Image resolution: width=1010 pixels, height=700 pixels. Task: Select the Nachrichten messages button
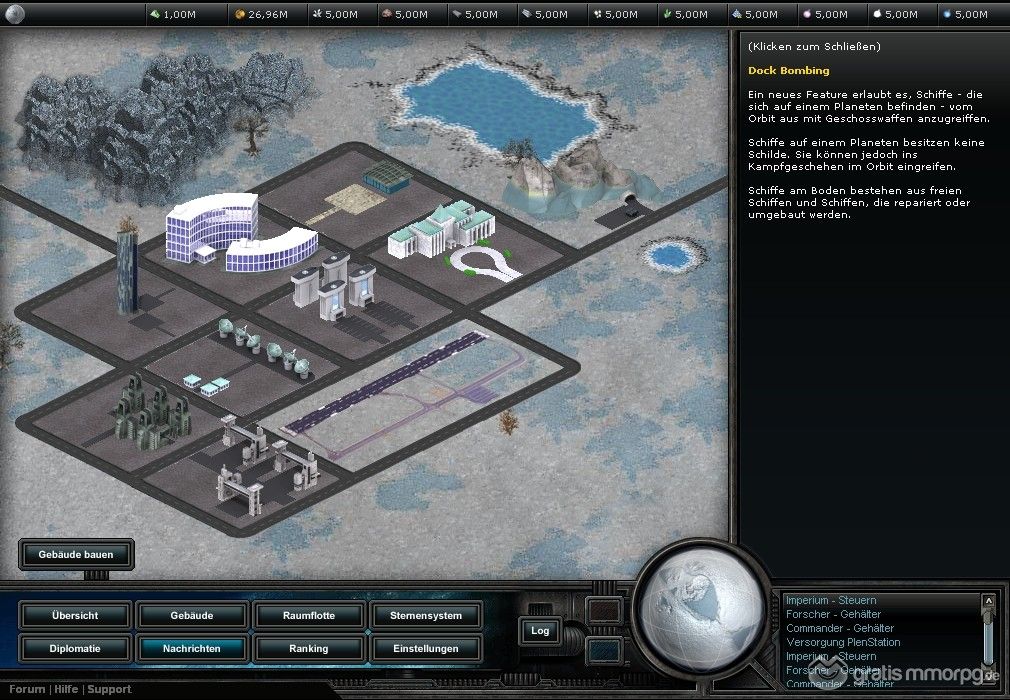(191, 648)
